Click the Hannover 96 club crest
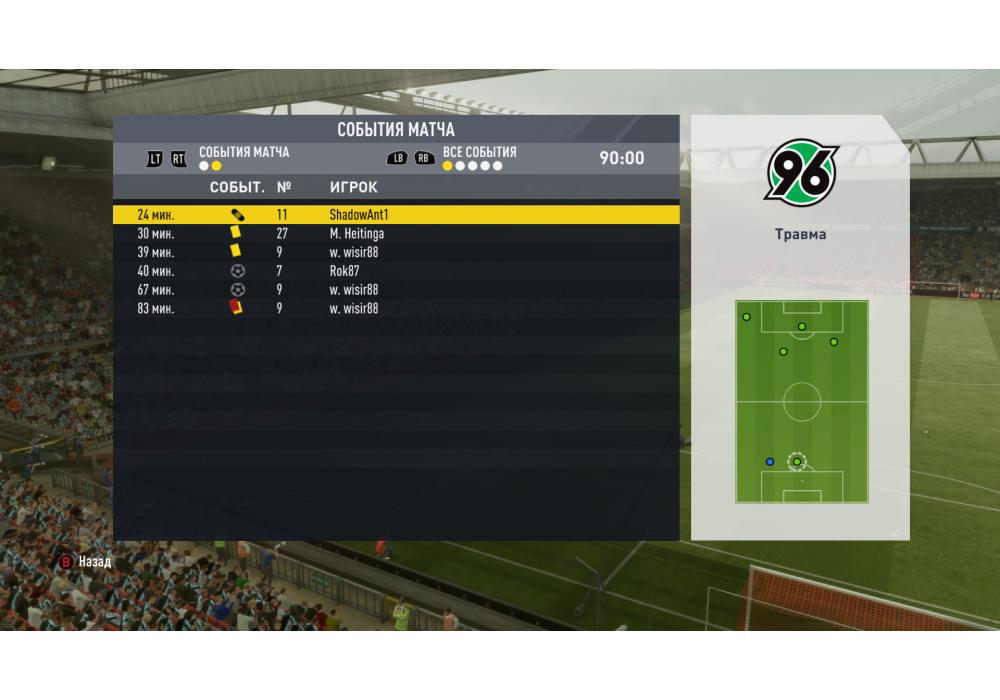Image resolution: width=1000 pixels, height=700 pixels. pos(801,171)
